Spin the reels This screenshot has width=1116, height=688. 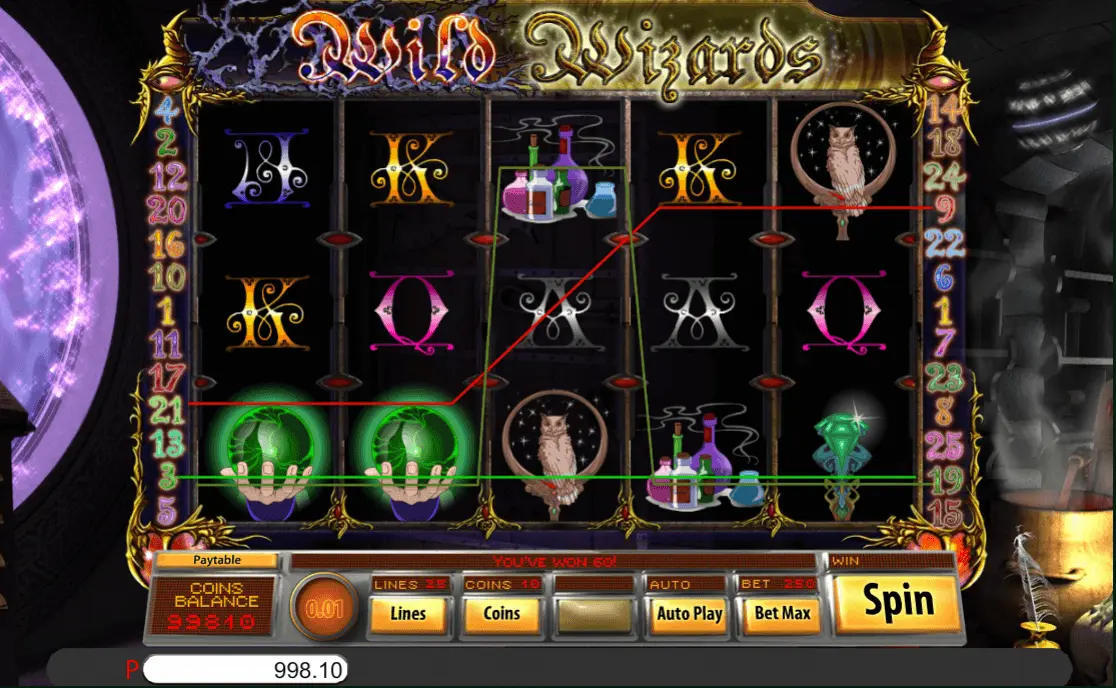tap(897, 601)
